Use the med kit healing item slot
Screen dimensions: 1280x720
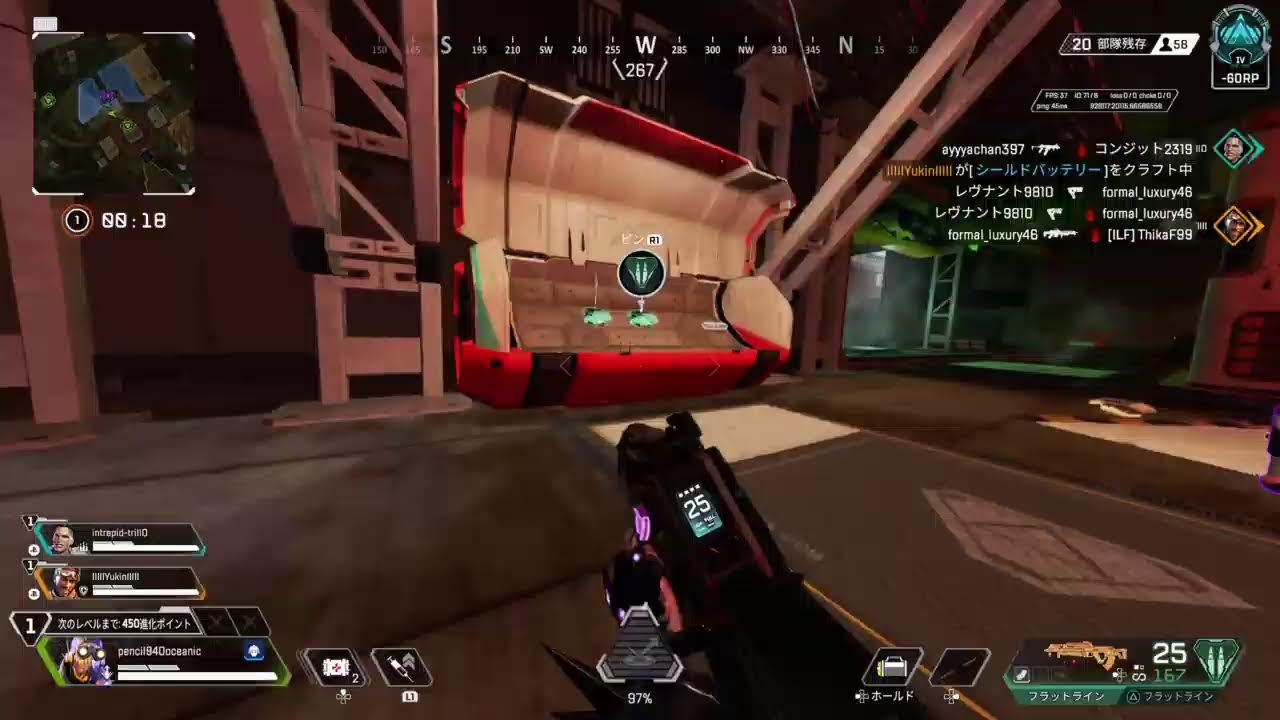(x=337, y=666)
